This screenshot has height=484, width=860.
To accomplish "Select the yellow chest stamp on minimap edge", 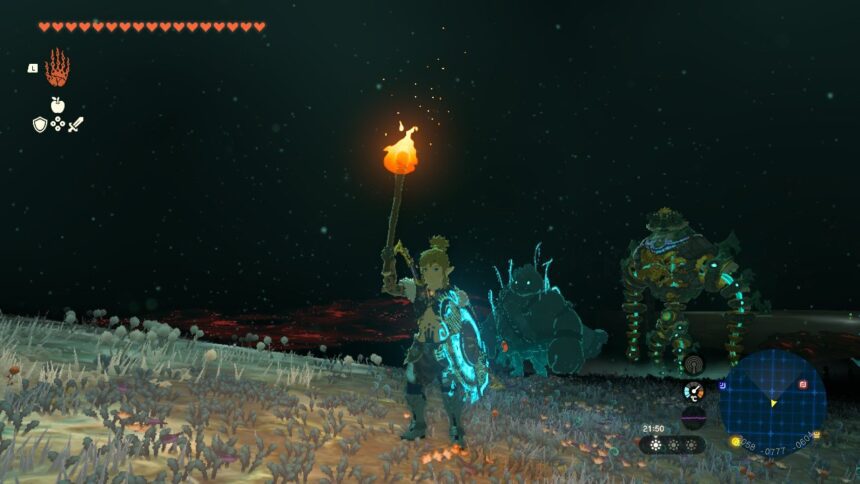I will pyautogui.click(x=816, y=434).
